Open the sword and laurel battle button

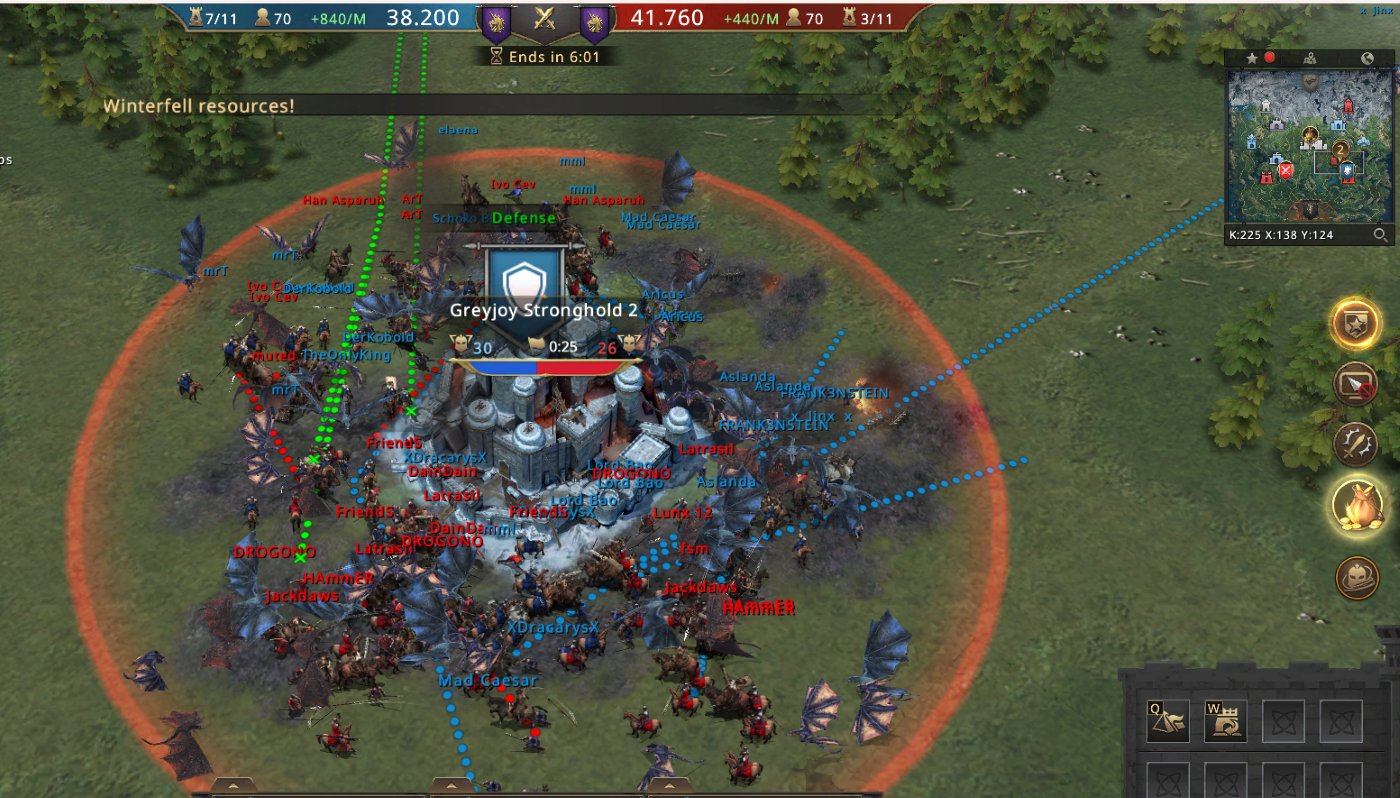click(x=1356, y=444)
